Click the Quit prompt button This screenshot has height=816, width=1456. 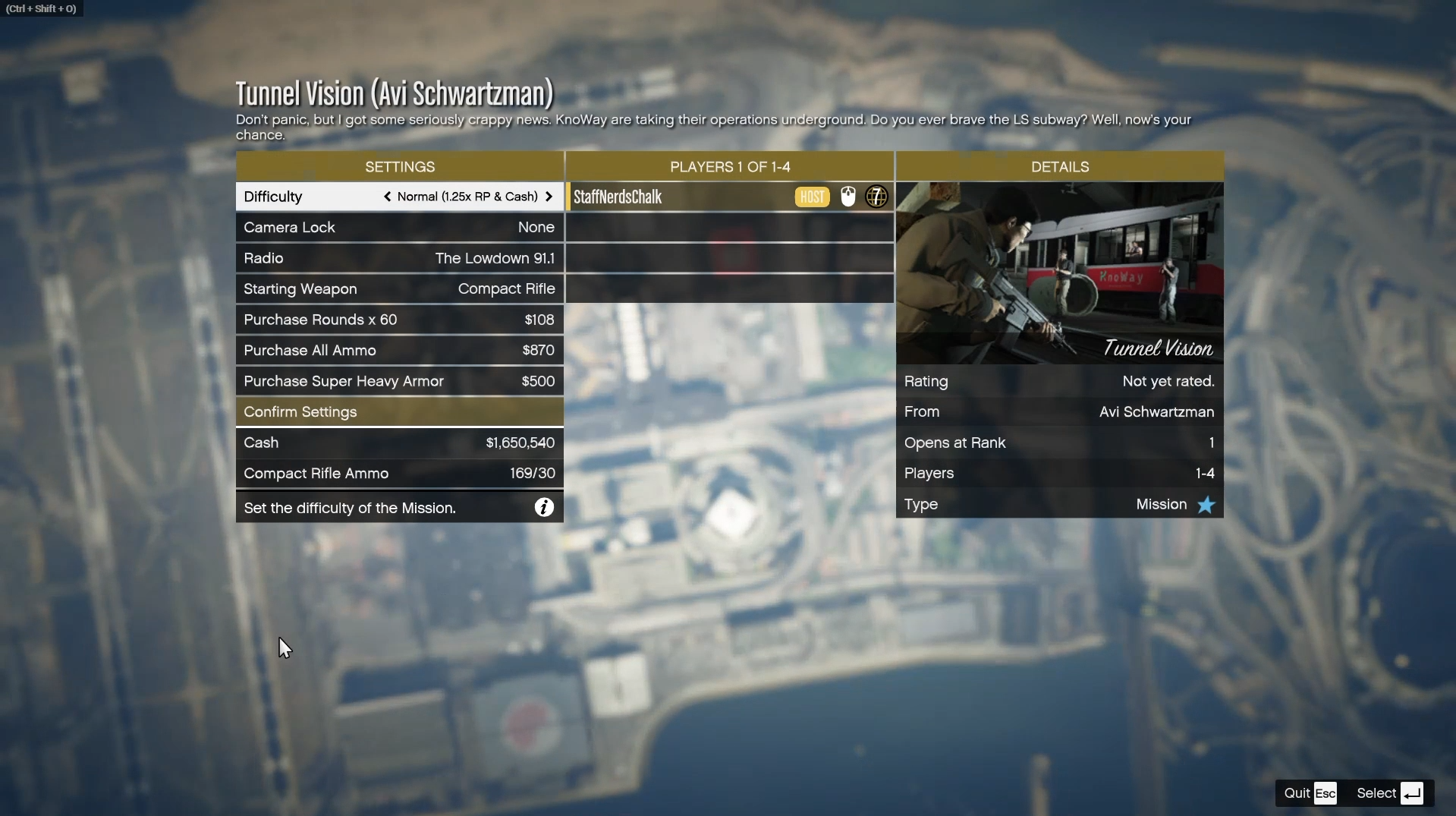click(x=1310, y=793)
